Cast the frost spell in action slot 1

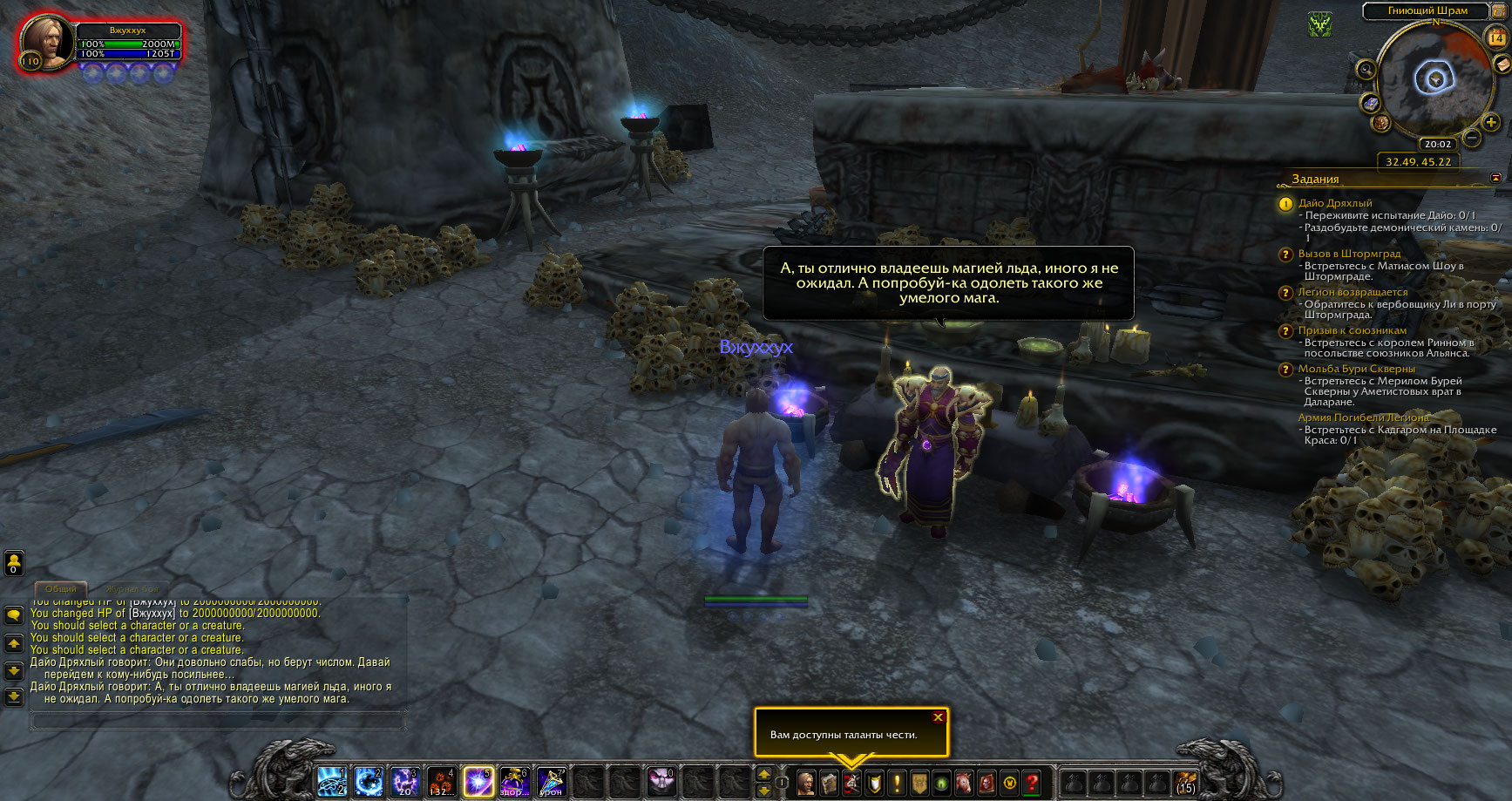(x=331, y=782)
